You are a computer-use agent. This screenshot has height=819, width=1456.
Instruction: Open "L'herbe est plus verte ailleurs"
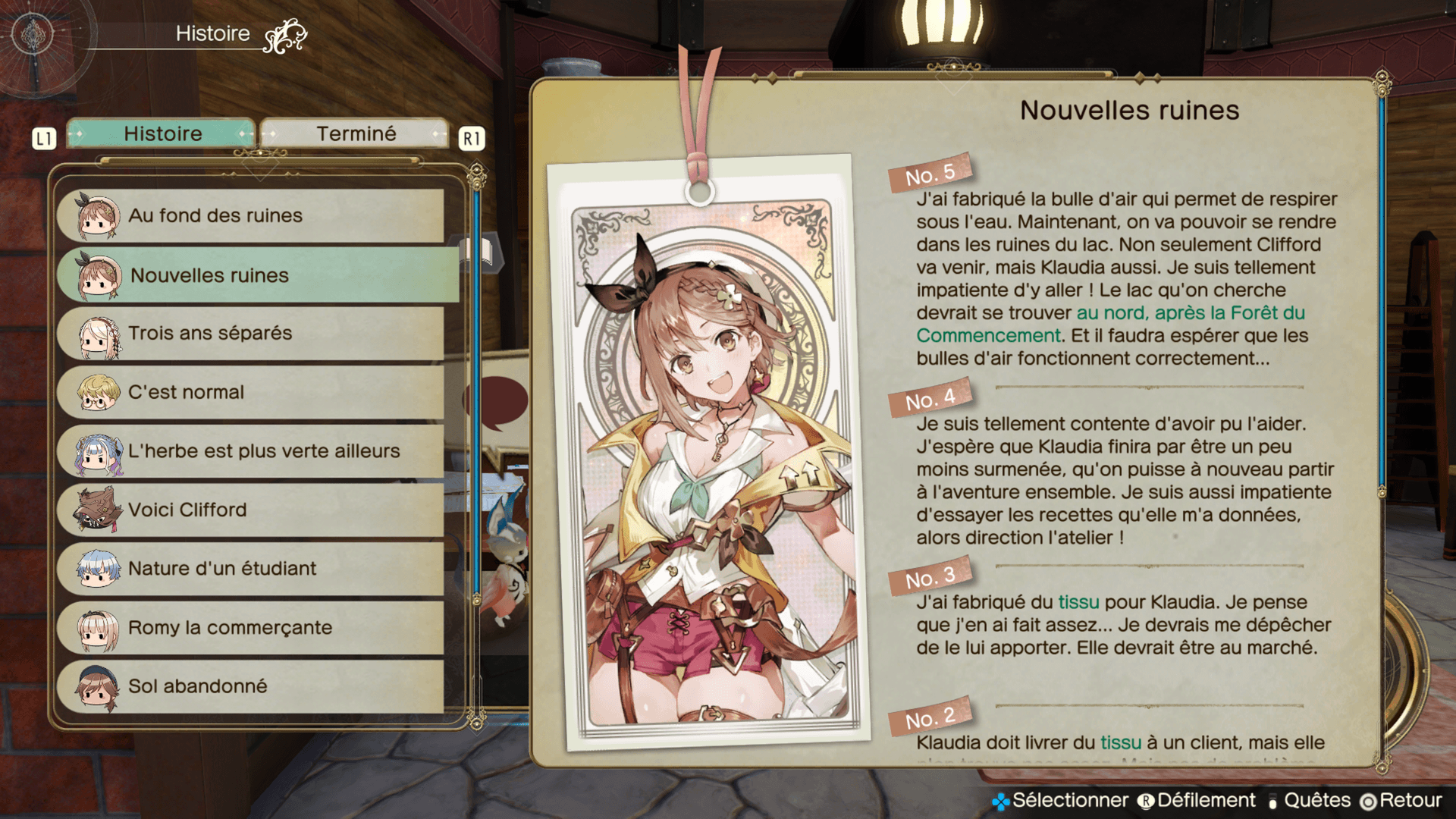coord(250,451)
